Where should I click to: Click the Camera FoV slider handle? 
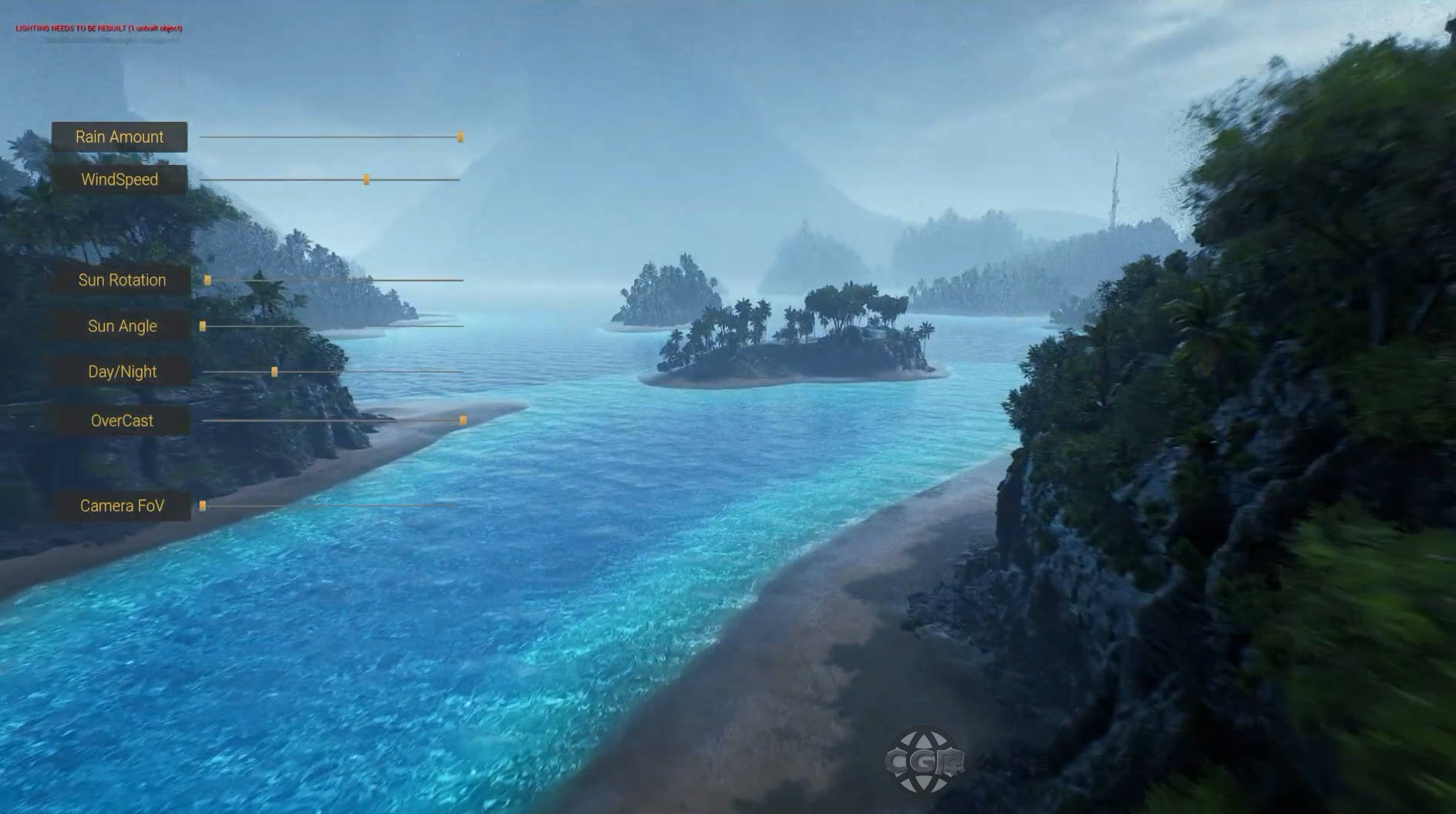(203, 506)
